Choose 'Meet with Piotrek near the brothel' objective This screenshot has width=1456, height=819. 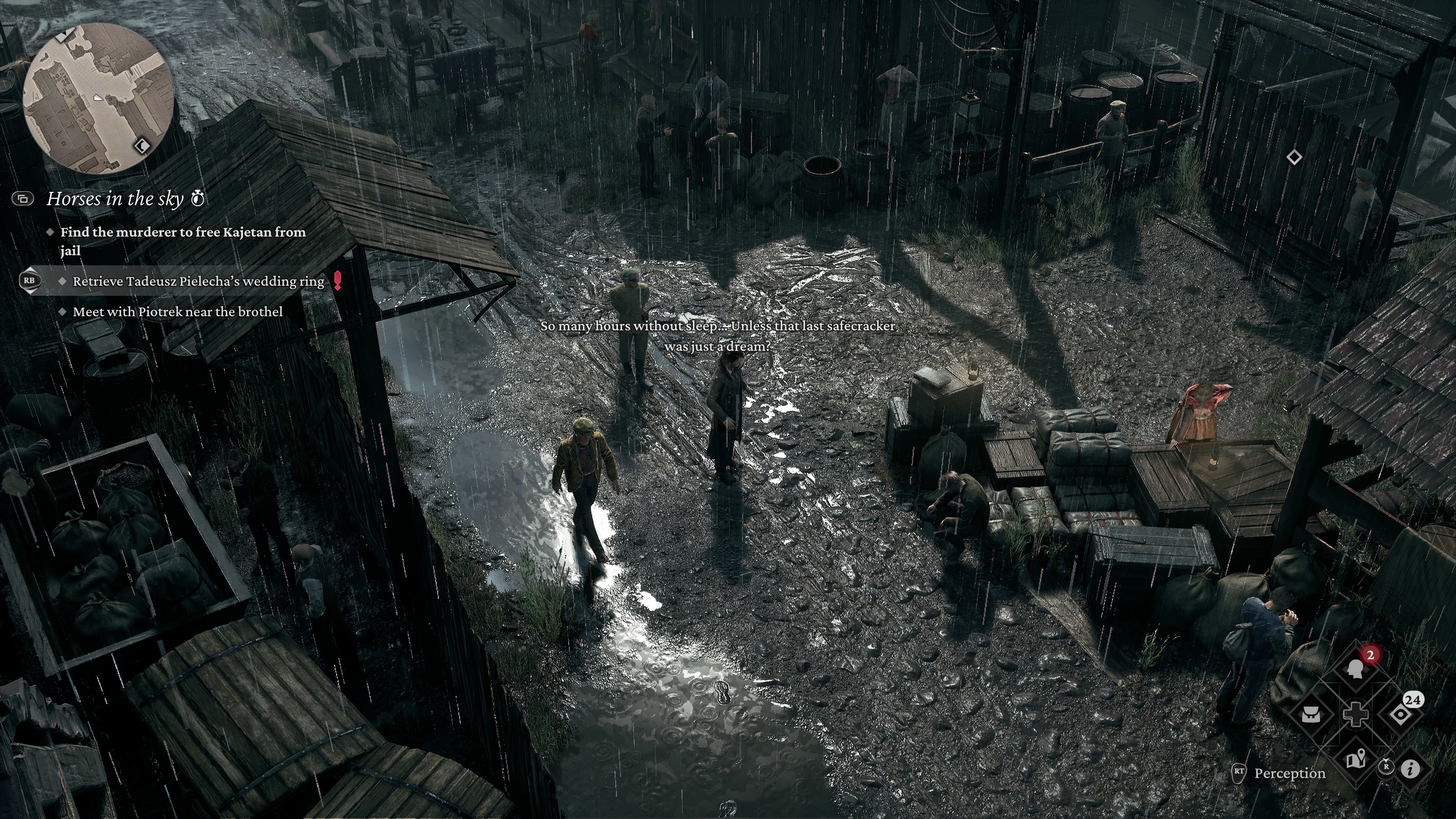(x=177, y=312)
